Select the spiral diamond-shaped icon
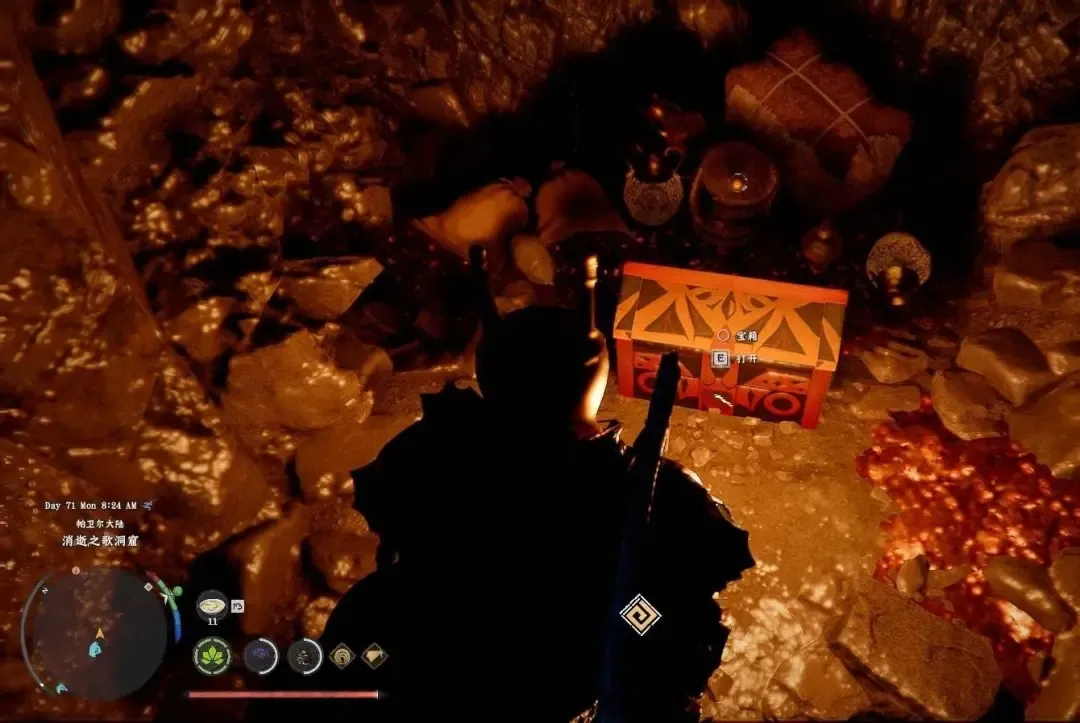The height and width of the screenshot is (723, 1080). 342,656
